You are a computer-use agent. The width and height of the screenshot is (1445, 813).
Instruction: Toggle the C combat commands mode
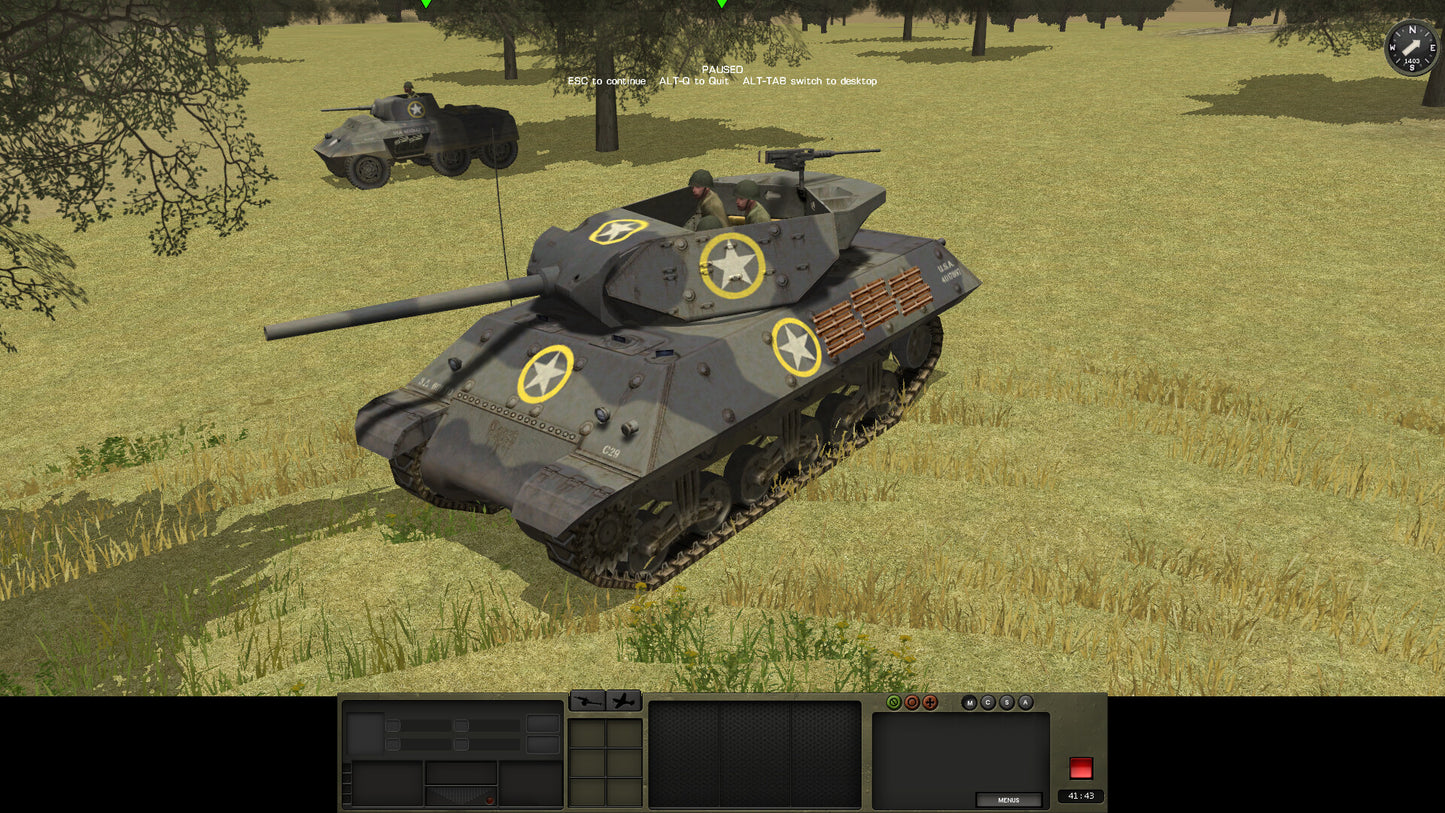pyautogui.click(x=987, y=704)
